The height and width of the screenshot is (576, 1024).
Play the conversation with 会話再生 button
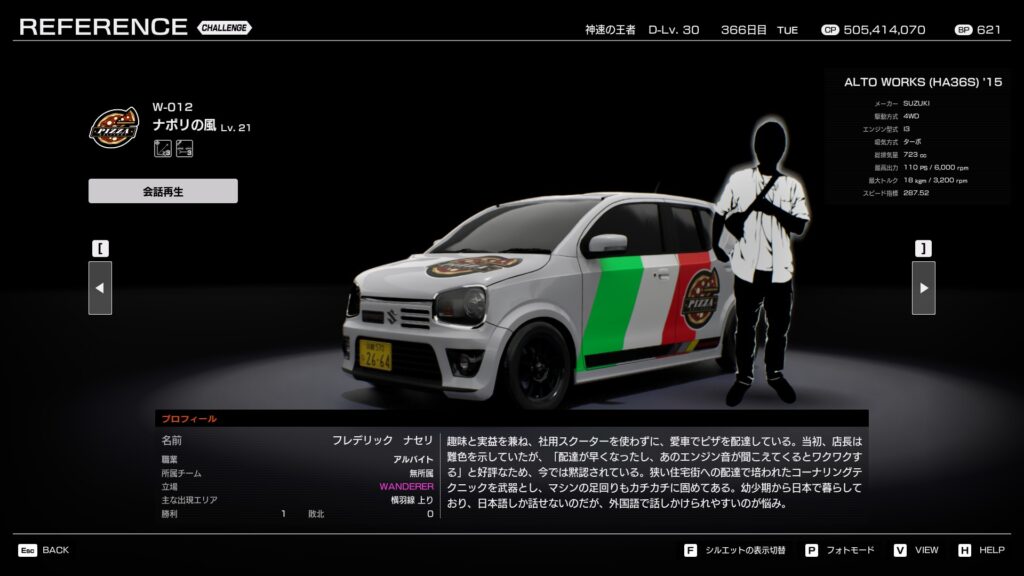coord(163,191)
